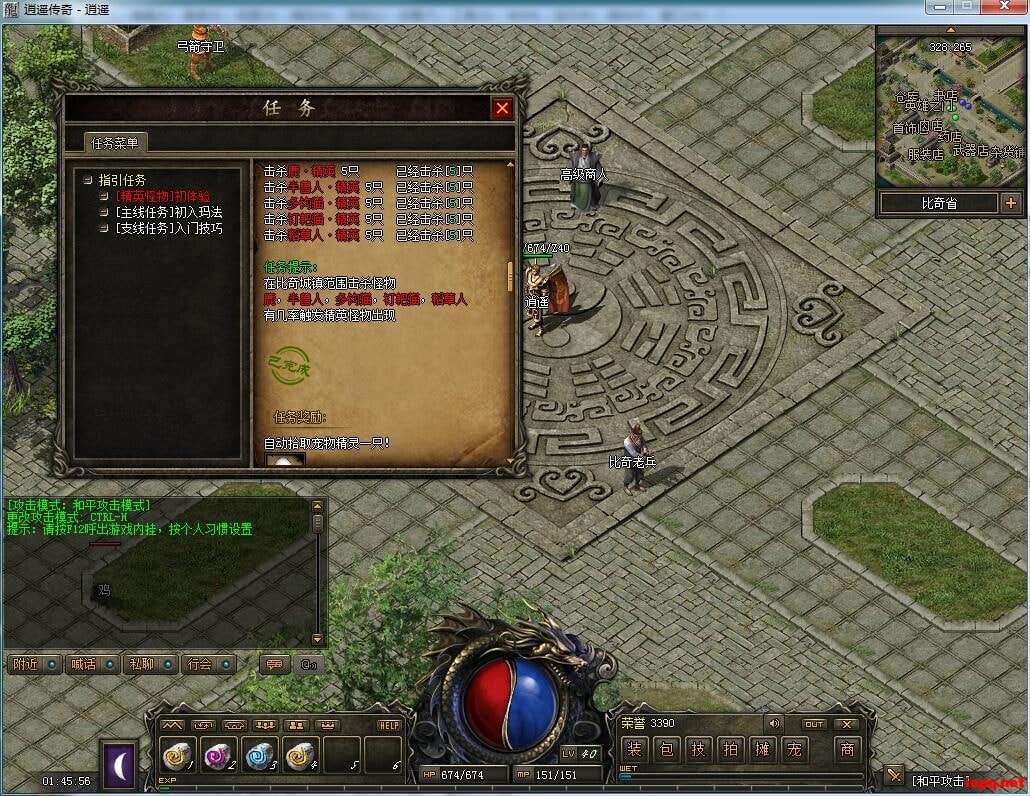Expand the map with the plus button
The width and height of the screenshot is (1030, 796).
[1010, 203]
